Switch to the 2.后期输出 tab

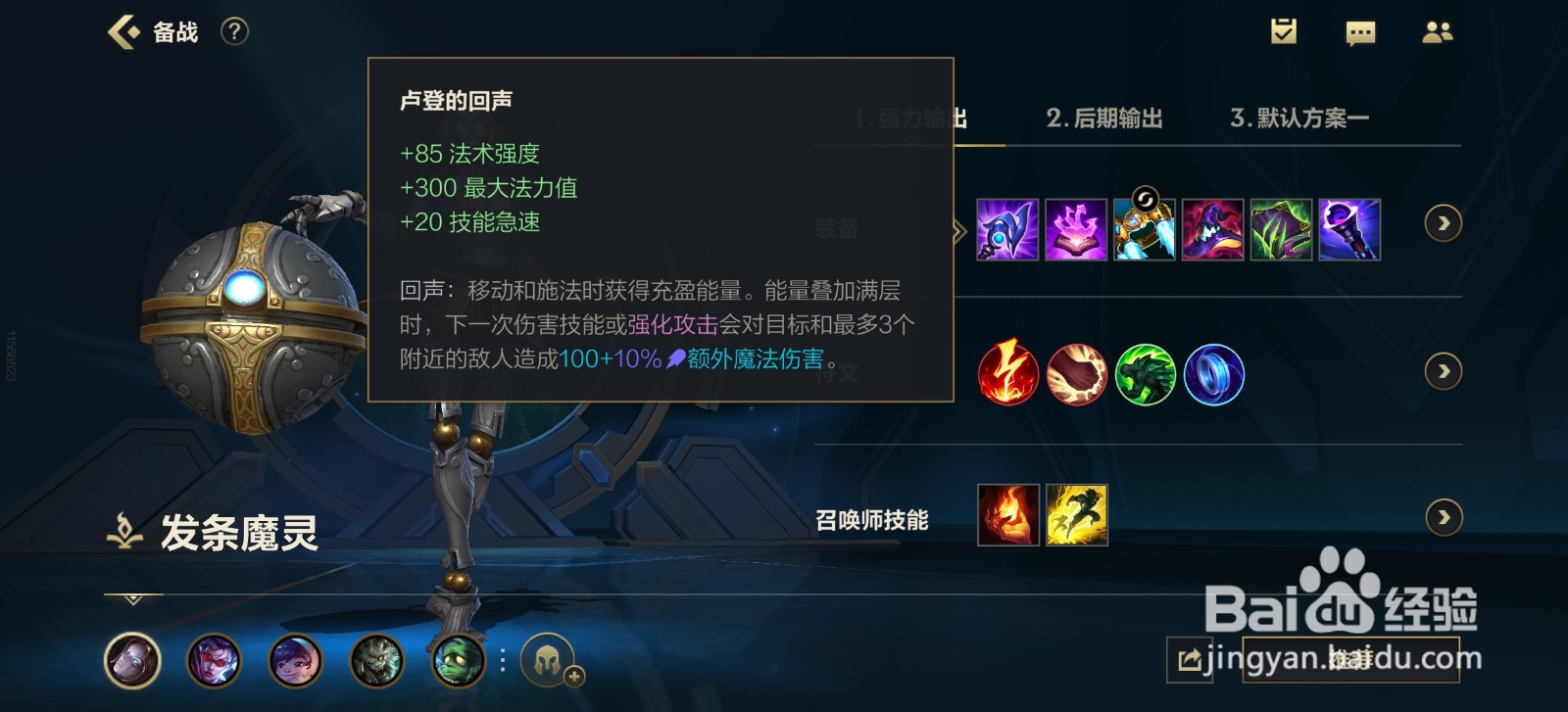point(1104,118)
